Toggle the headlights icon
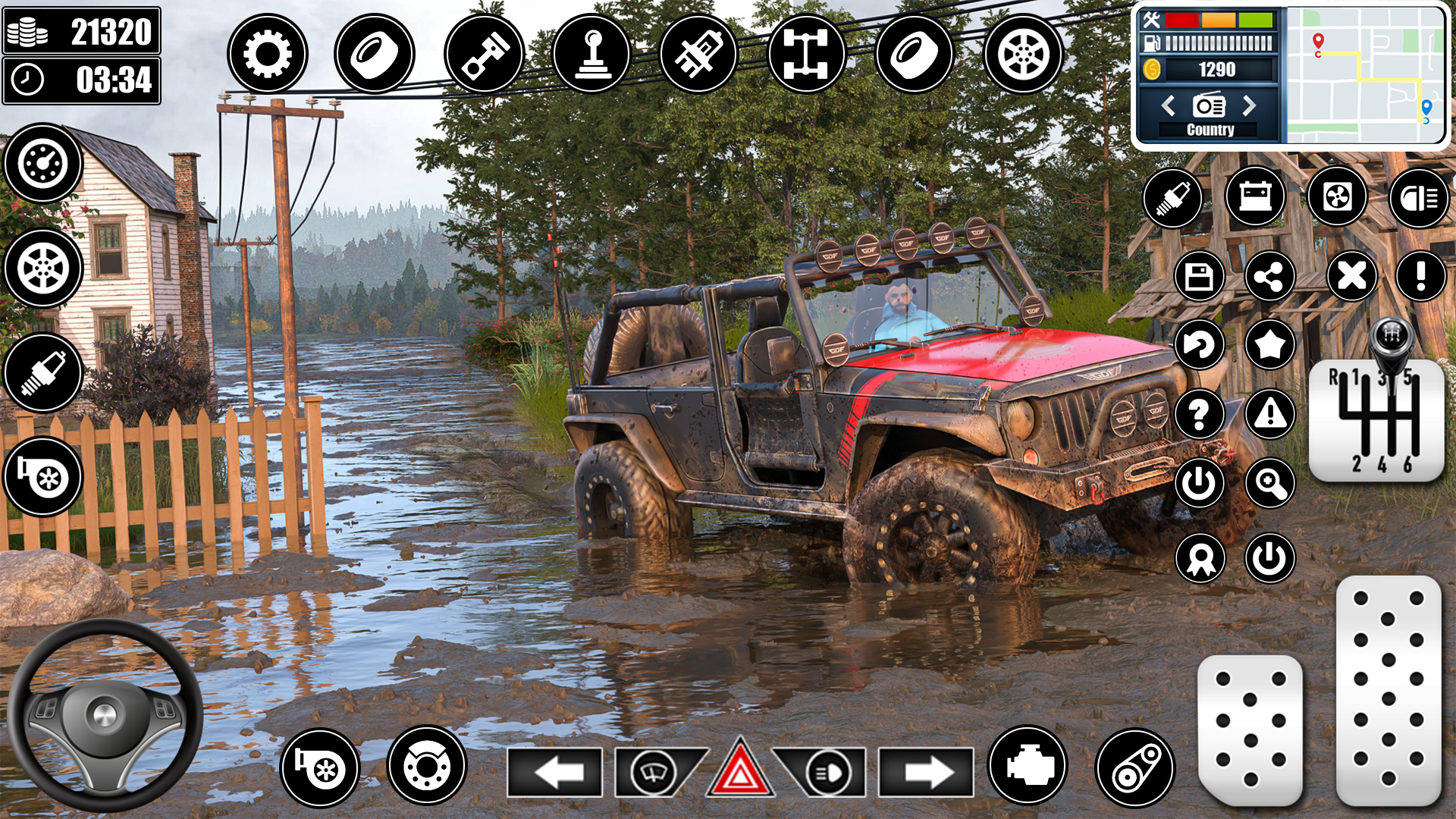Screen dimensions: 1456x819 tap(1419, 199)
